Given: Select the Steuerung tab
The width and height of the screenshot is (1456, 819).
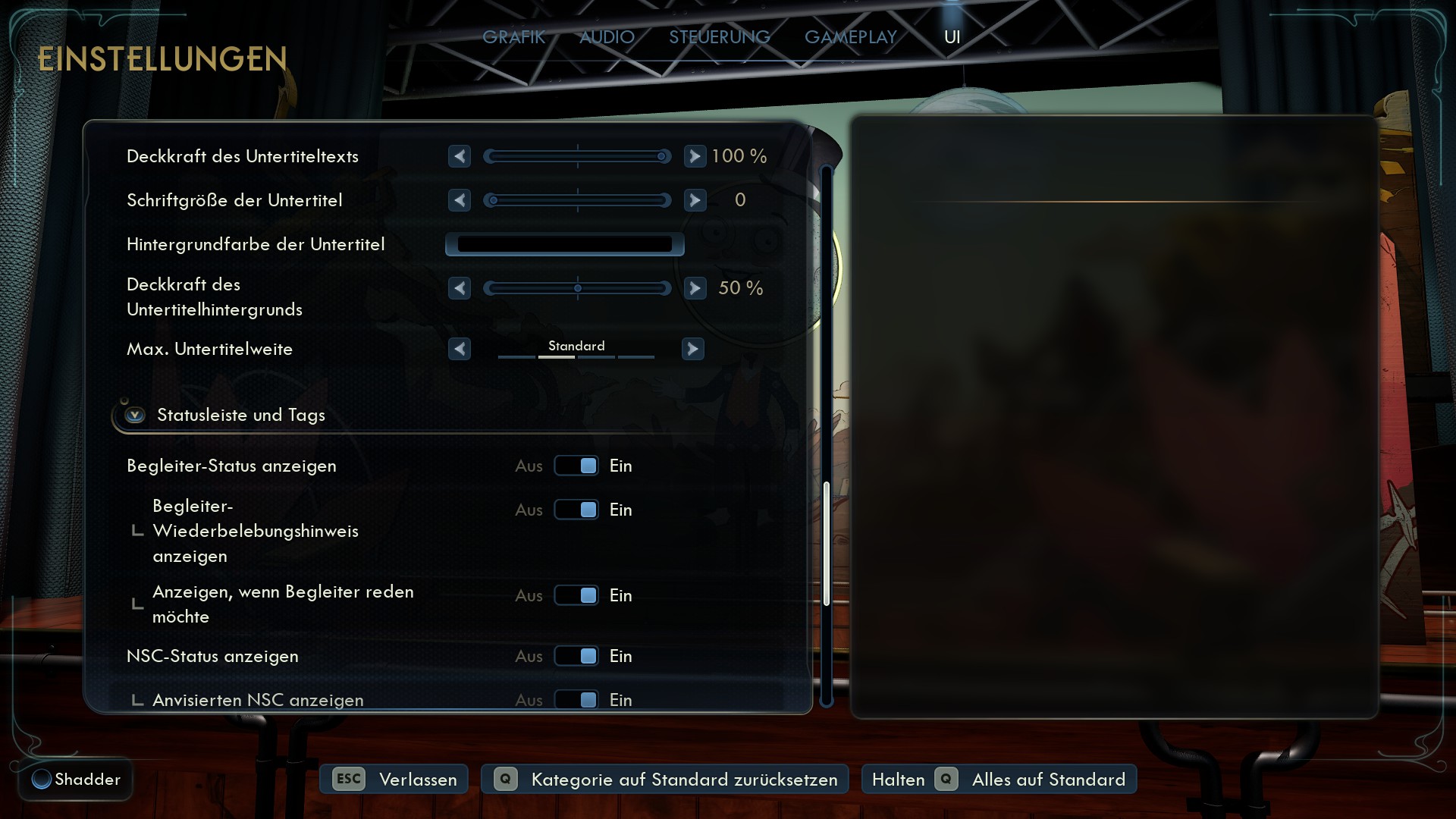Looking at the screenshot, I should (x=719, y=37).
